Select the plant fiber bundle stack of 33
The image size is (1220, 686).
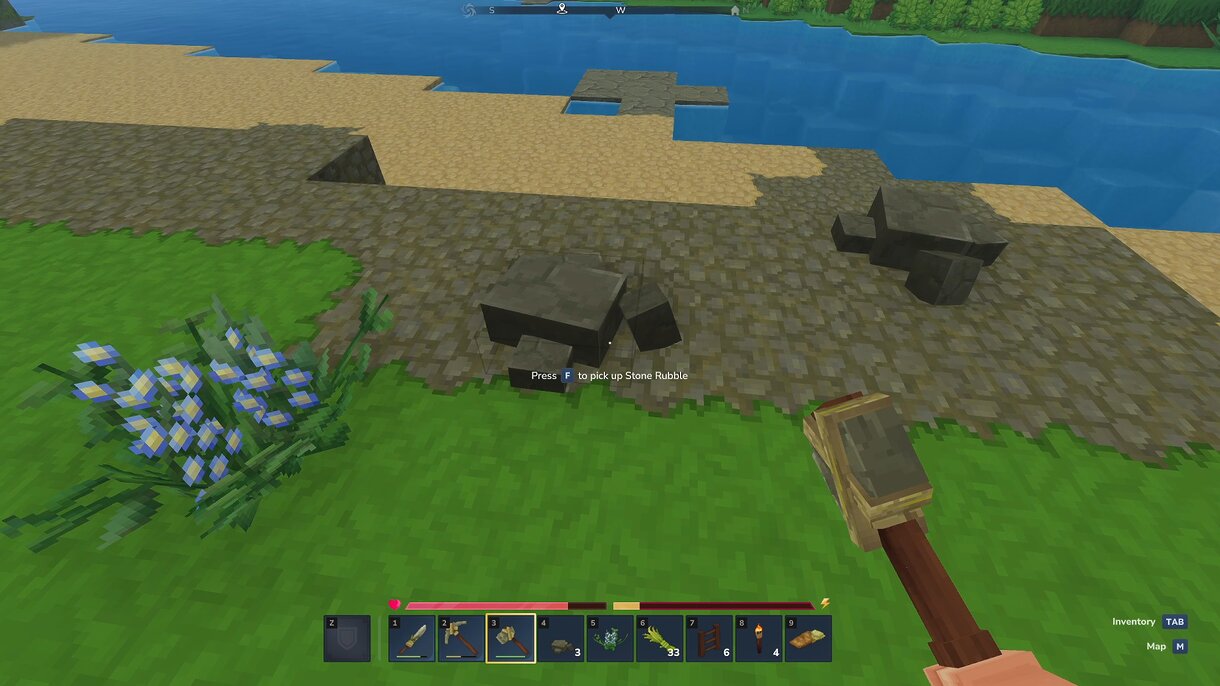[x=659, y=638]
